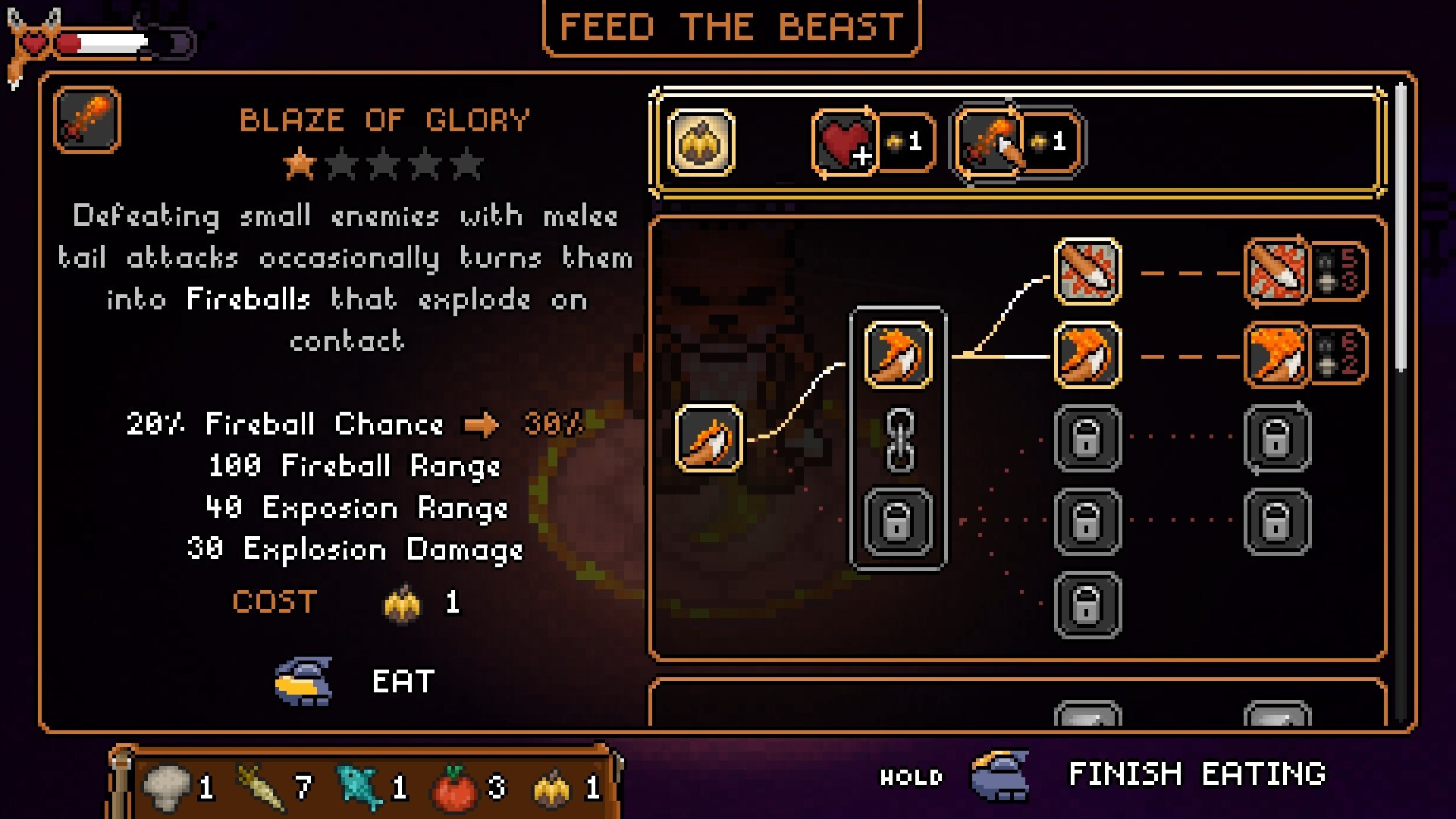This screenshot has height=819, width=1456.
Task: Select the Blaze of Glory sword icon
Action: [x=86, y=121]
